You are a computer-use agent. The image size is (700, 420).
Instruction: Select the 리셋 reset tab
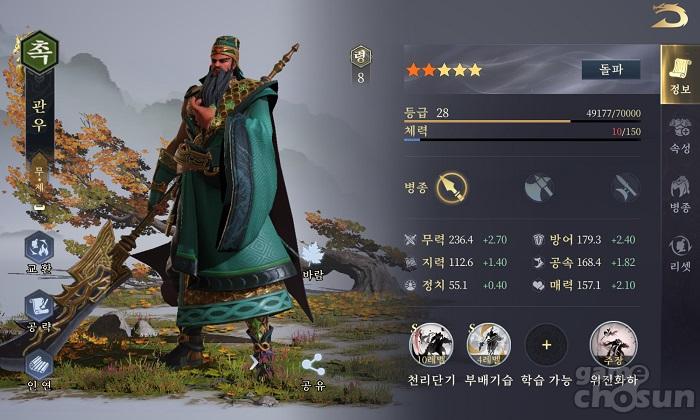tap(680, 252)
